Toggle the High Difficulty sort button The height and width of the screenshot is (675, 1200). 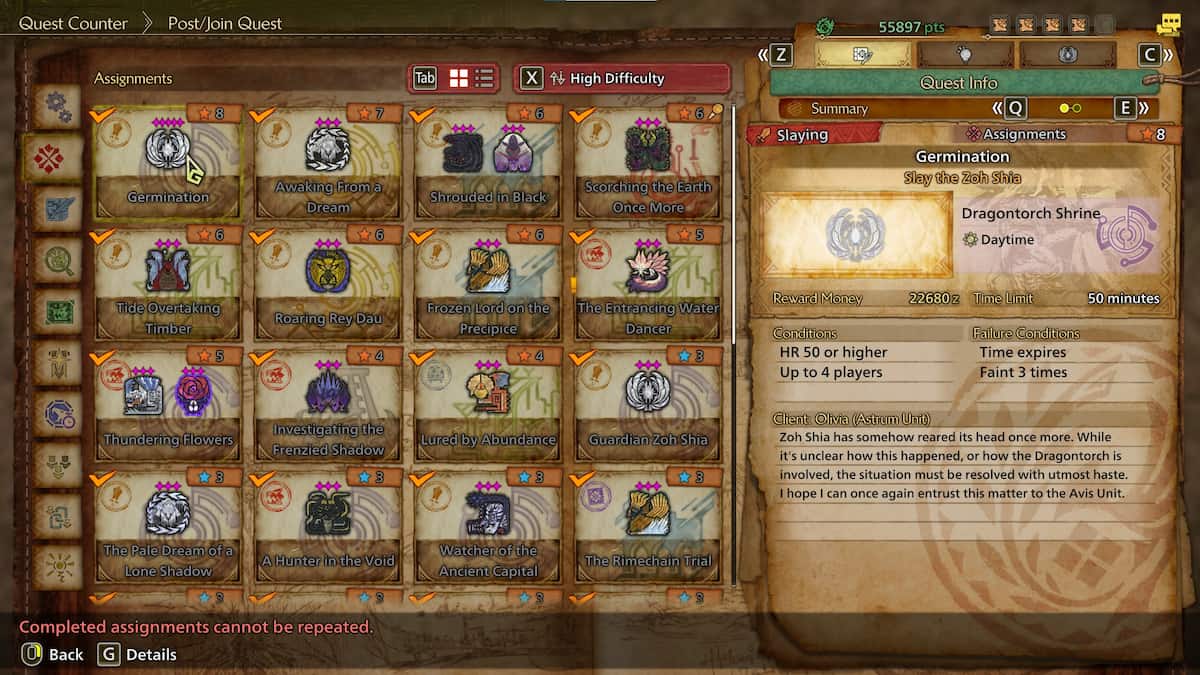click(621, 78)
